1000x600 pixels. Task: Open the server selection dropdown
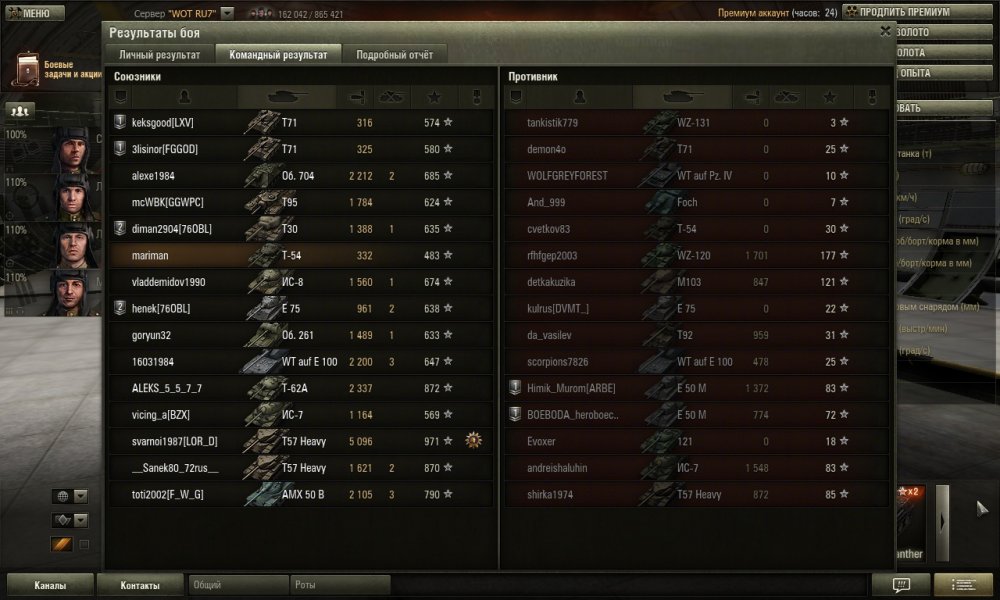(227, 14)
